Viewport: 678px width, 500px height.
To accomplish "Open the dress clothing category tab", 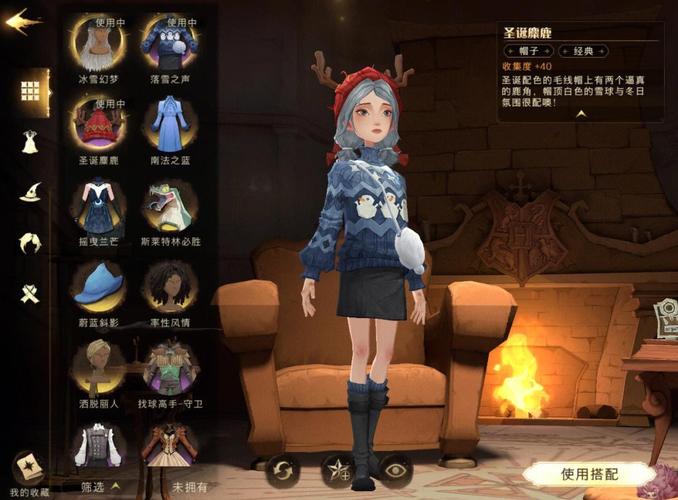I will (x=30, y=141).
